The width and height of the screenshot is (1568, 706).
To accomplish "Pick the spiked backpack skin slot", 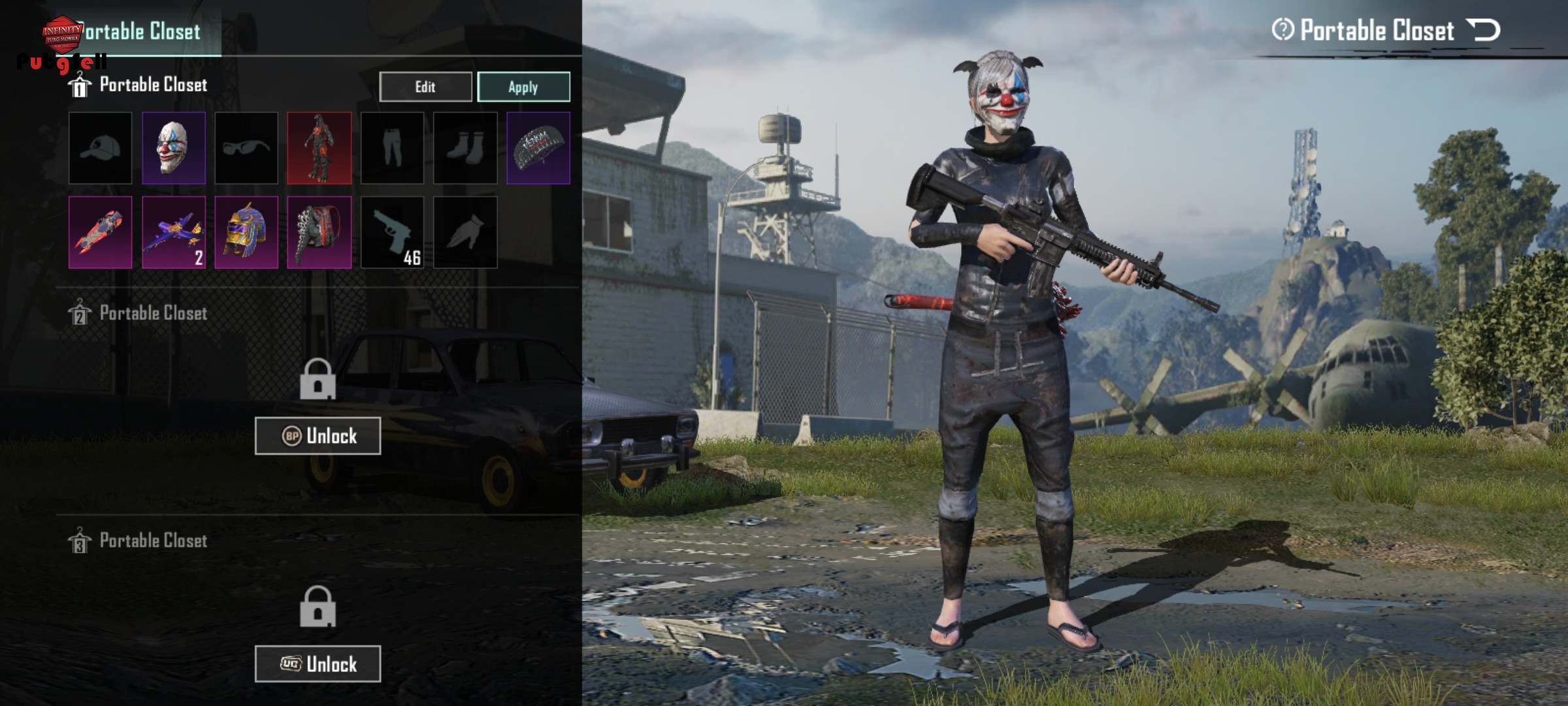I will point(319,232).
